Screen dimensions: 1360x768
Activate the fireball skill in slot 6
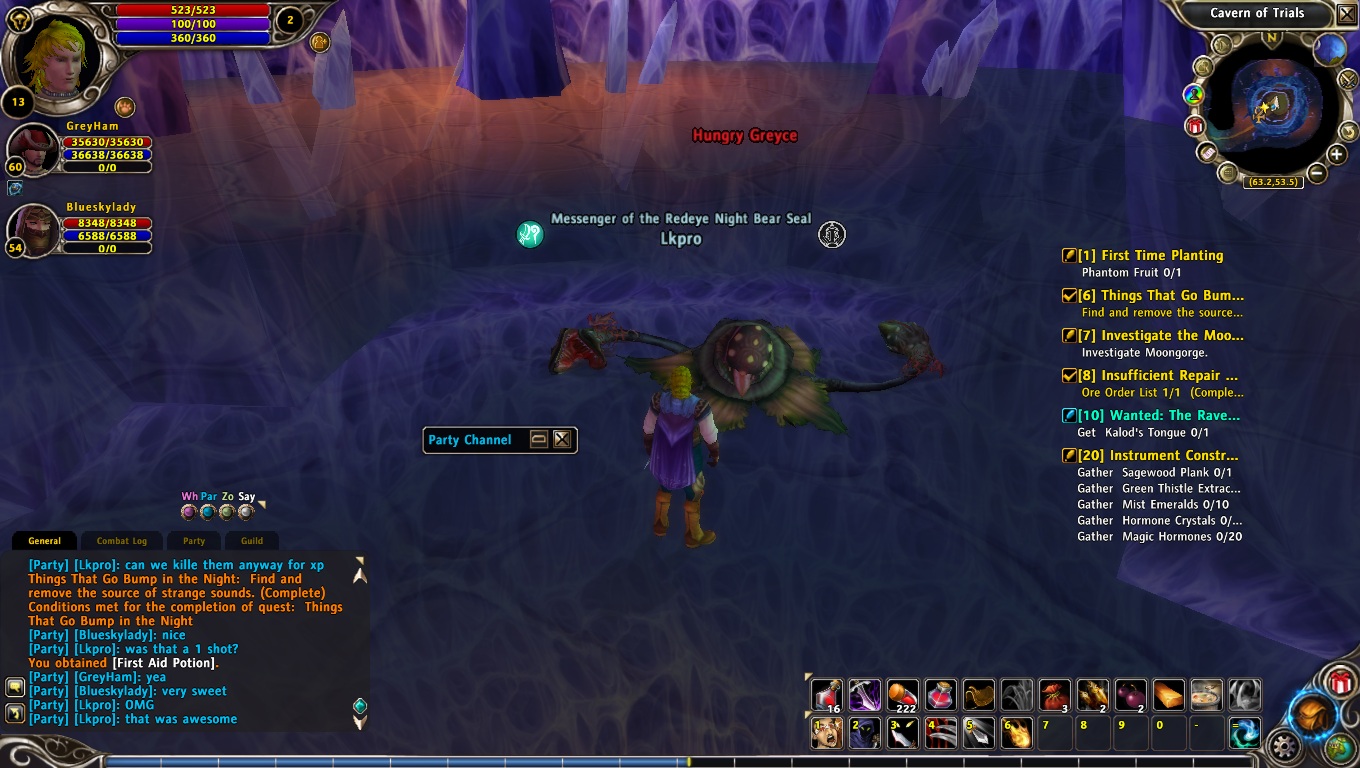(1017, 733)
